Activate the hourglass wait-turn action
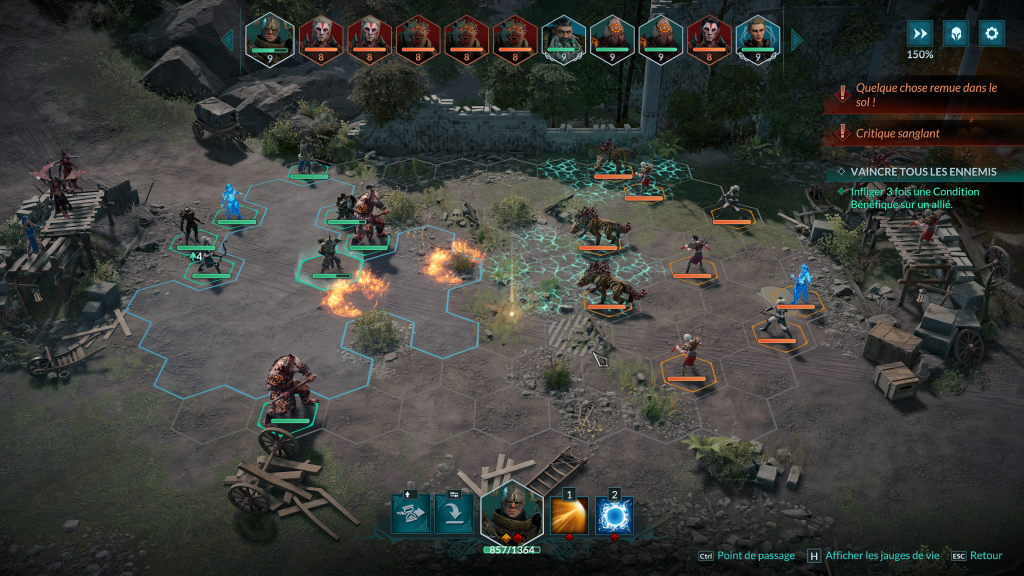The height and width of the screenshot is (576, 1024). point(410,514)
